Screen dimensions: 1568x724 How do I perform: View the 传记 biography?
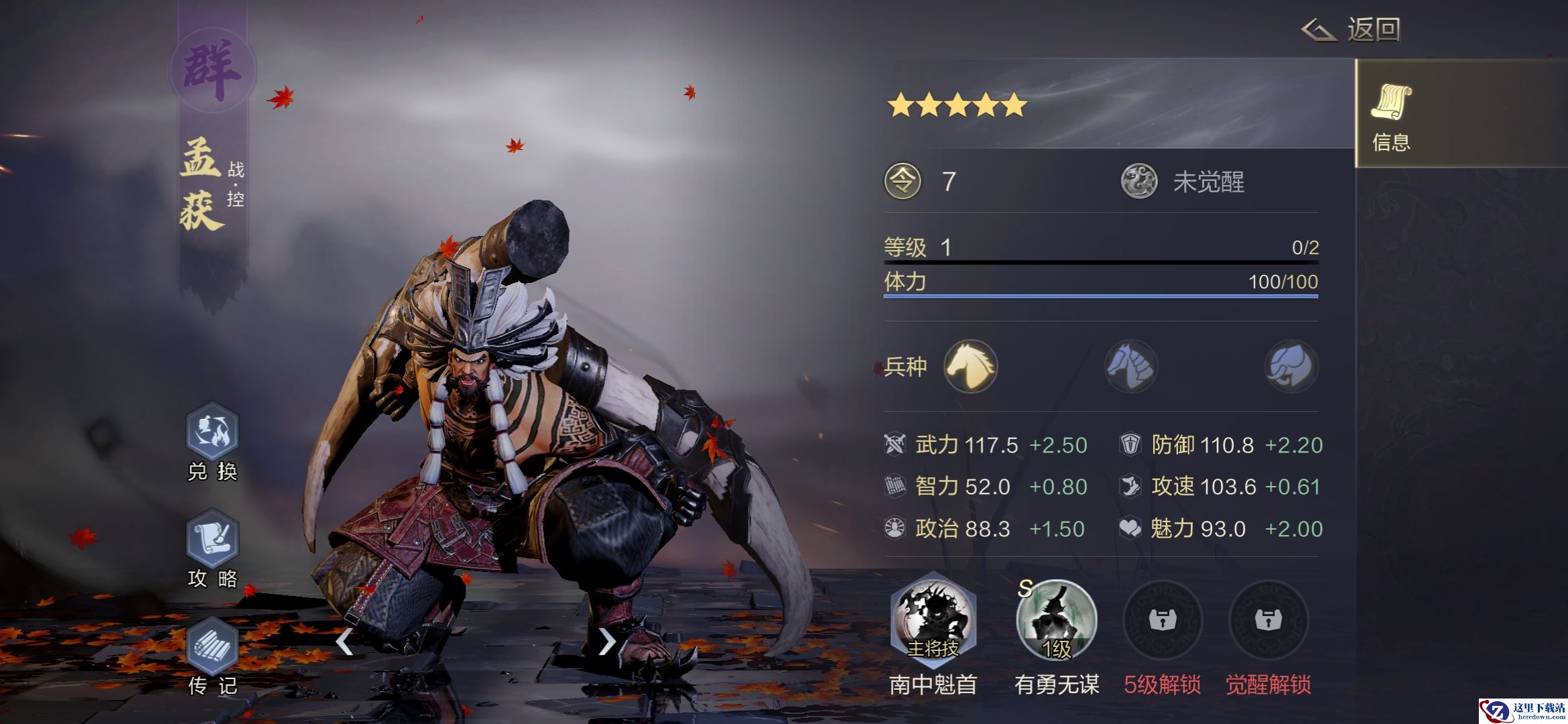coord(212,648)
